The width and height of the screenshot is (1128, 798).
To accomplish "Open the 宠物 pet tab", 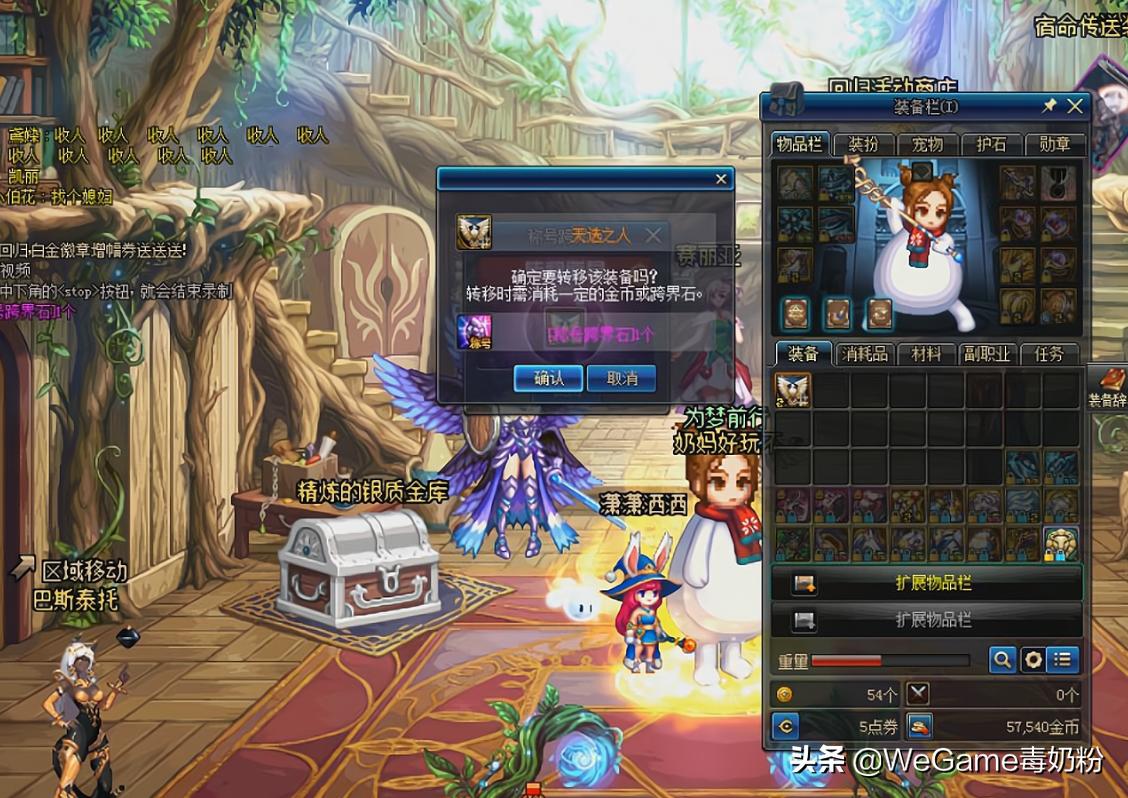I will [927, 144].
